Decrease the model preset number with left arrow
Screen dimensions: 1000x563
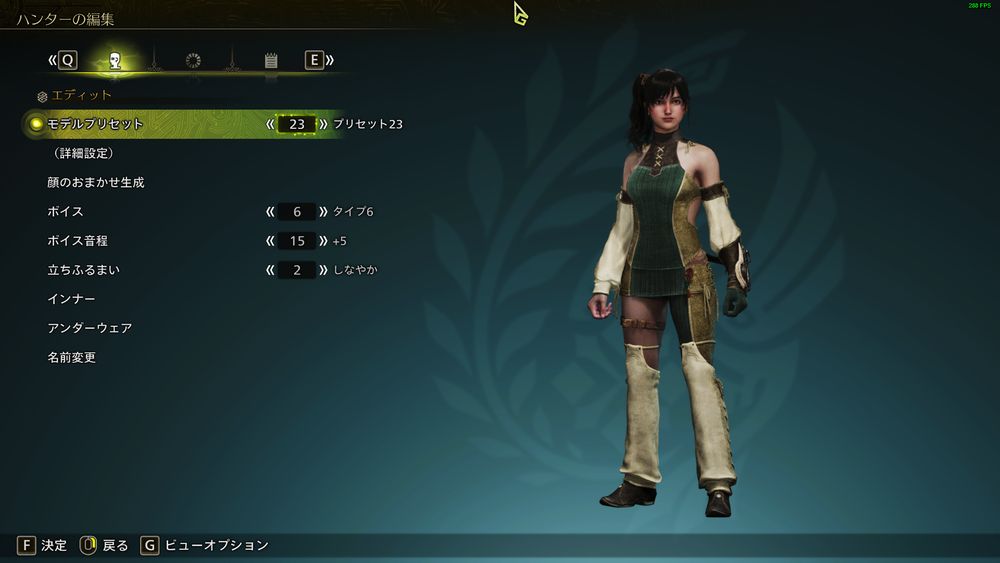tap(270, 125)
